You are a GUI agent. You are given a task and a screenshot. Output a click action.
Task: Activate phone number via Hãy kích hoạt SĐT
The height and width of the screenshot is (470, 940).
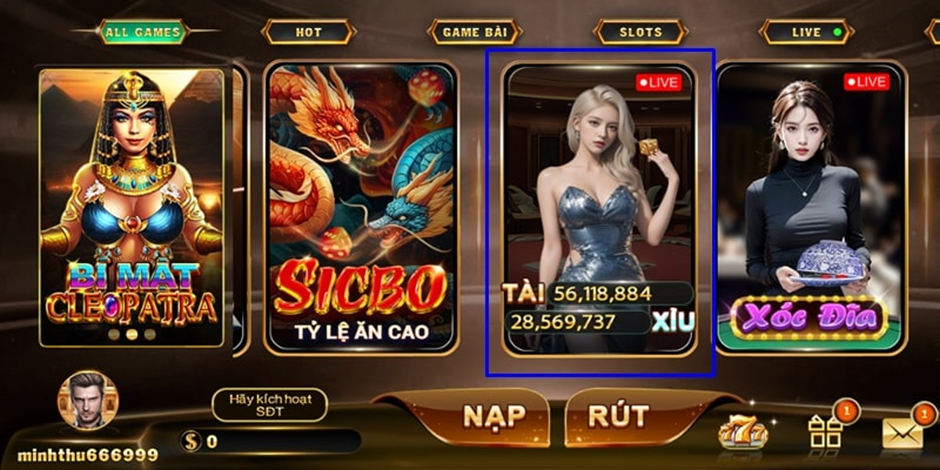270,405
